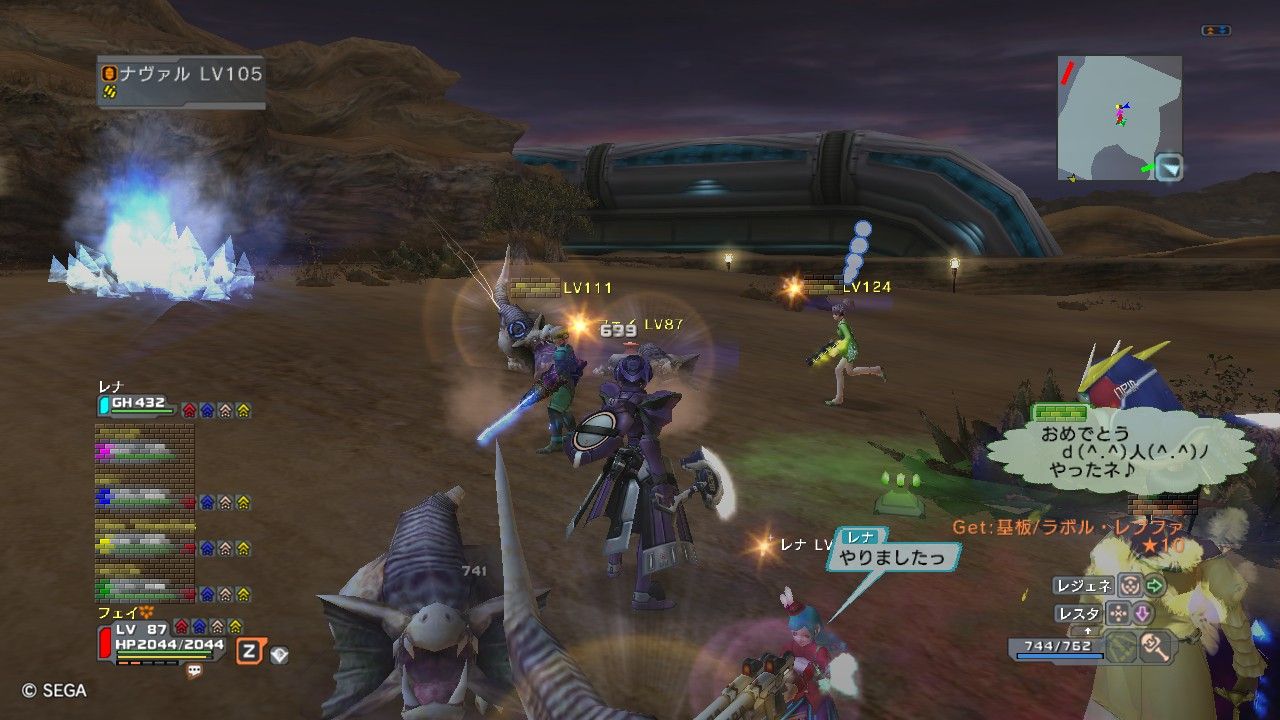Viewport: 1280px width, 720px height.
Task: Click the おめでとう cloud chat bubble
Action: (x=1118, y=452)
